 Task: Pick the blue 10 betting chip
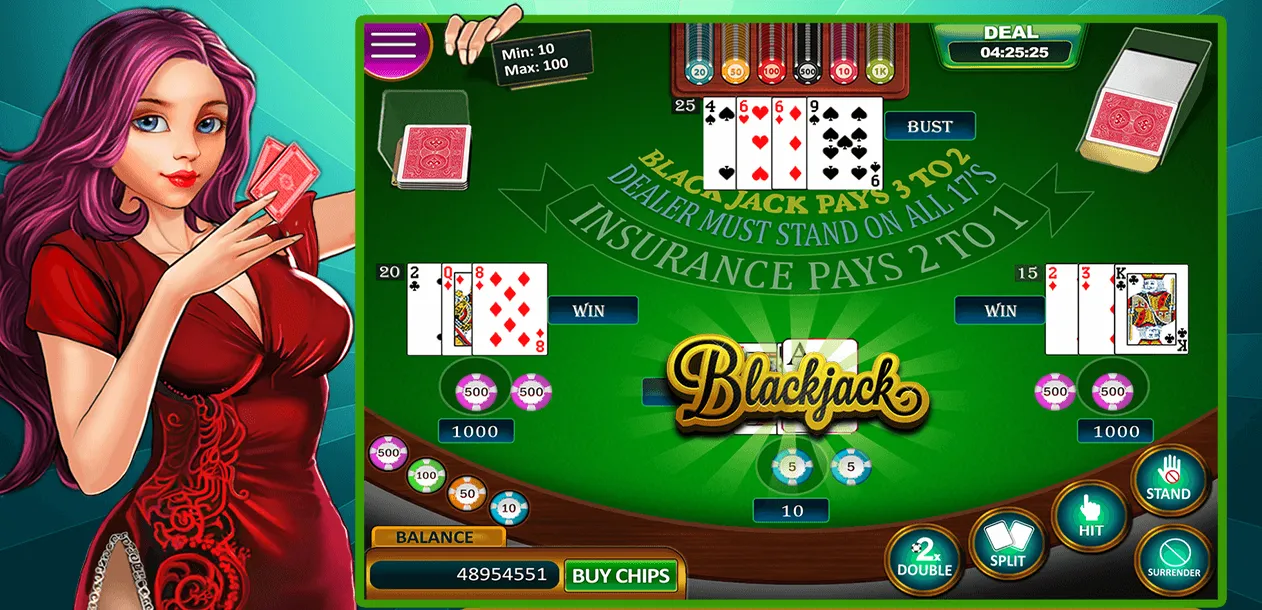pos(509,508)
